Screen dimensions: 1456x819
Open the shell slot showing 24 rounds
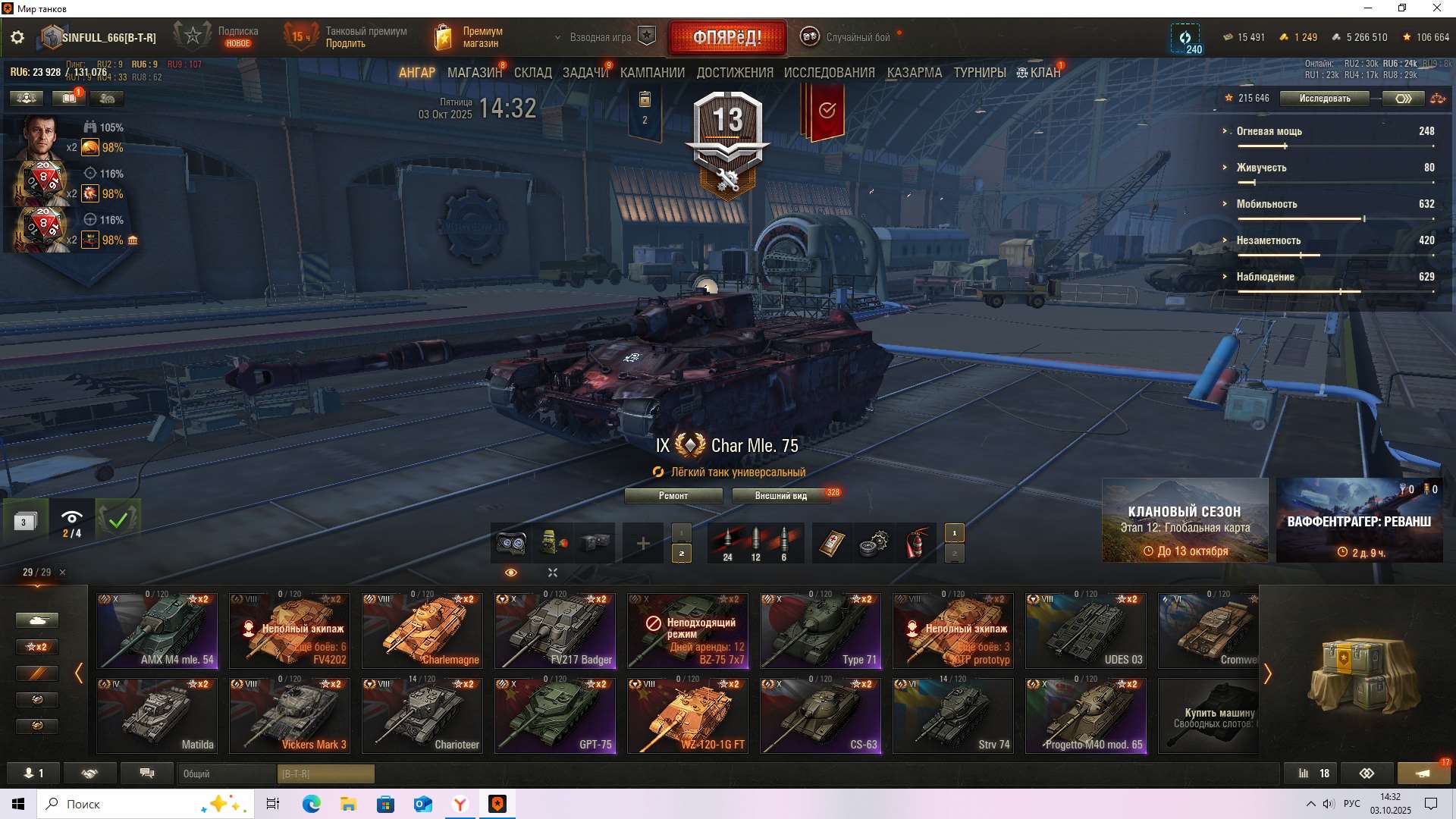[728, 540]
